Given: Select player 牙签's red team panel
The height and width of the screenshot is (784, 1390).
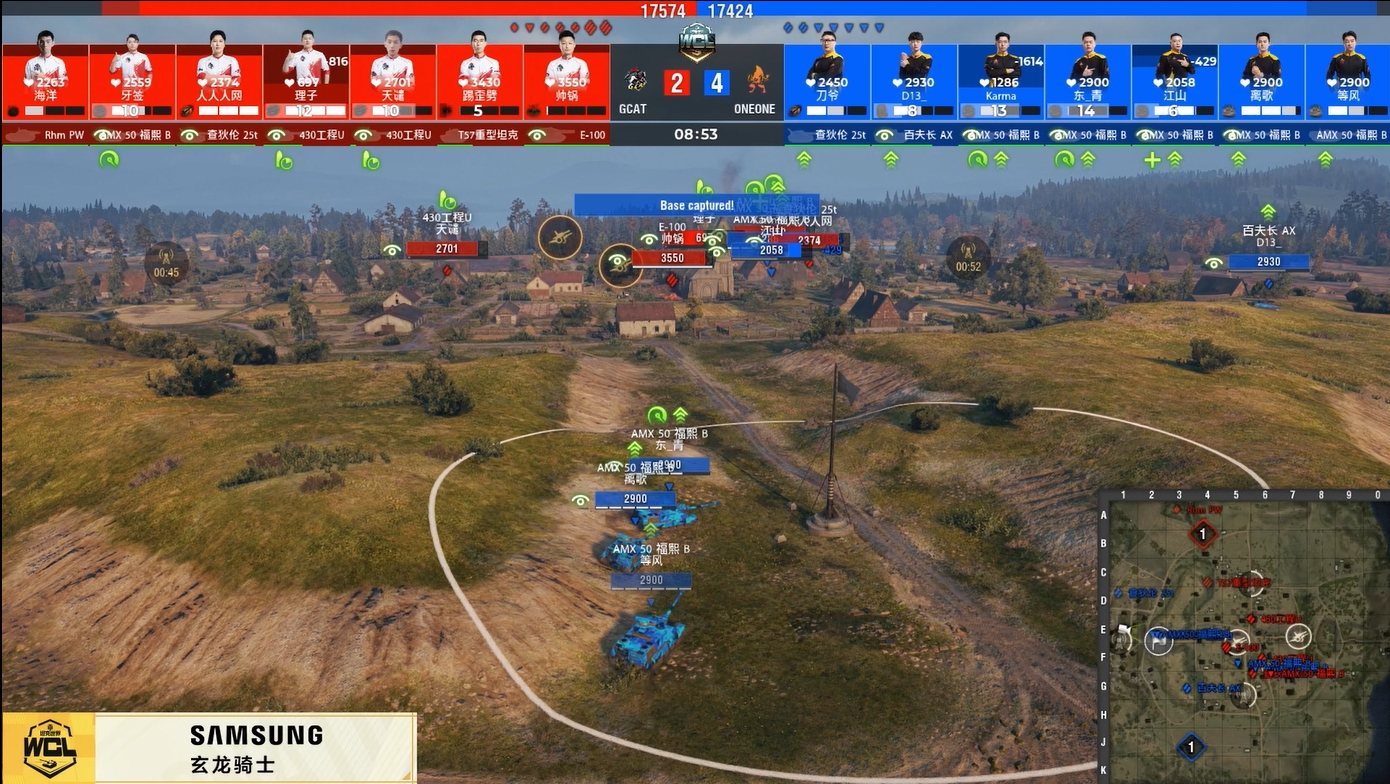Looking at the screenshot, I should [x=132, y=80].
